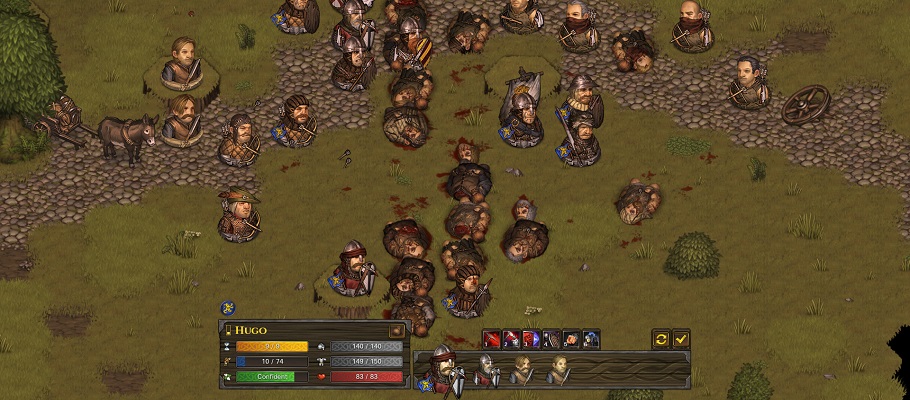Activate the second pickaxe attack skill in slot 2
This screenshot has height=400, width=910.
point(511,339)
